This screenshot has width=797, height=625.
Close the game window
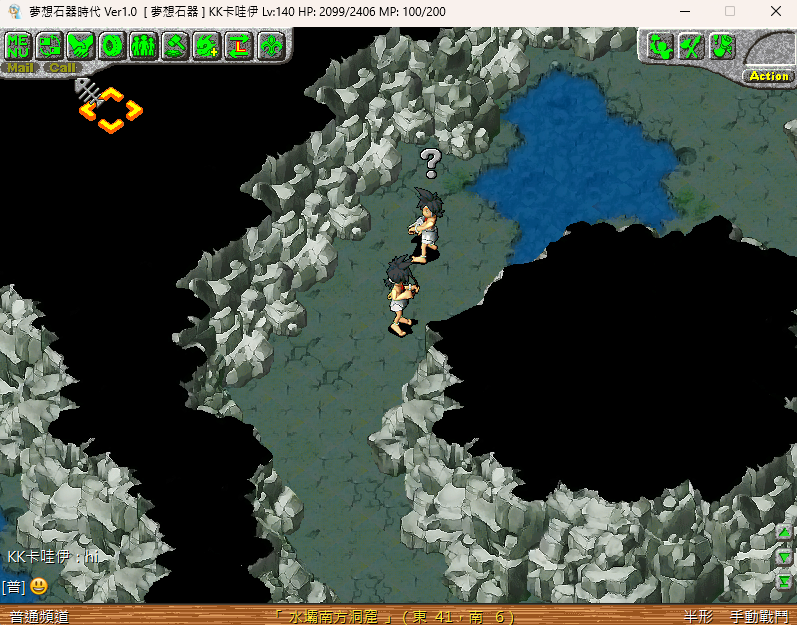coord(776,11)
